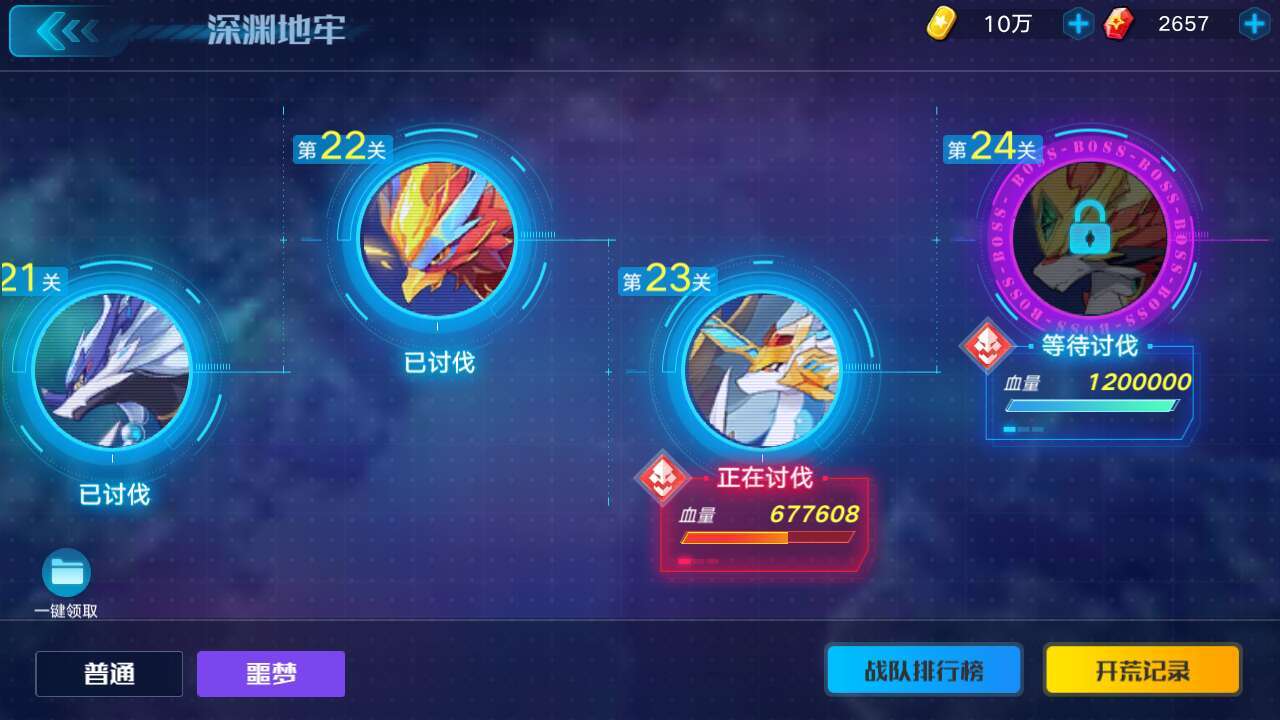Viewport: 1280px width, 720px height.
Task: Open the 战队排行榜 team leaderboard
Action: point(923,670)
